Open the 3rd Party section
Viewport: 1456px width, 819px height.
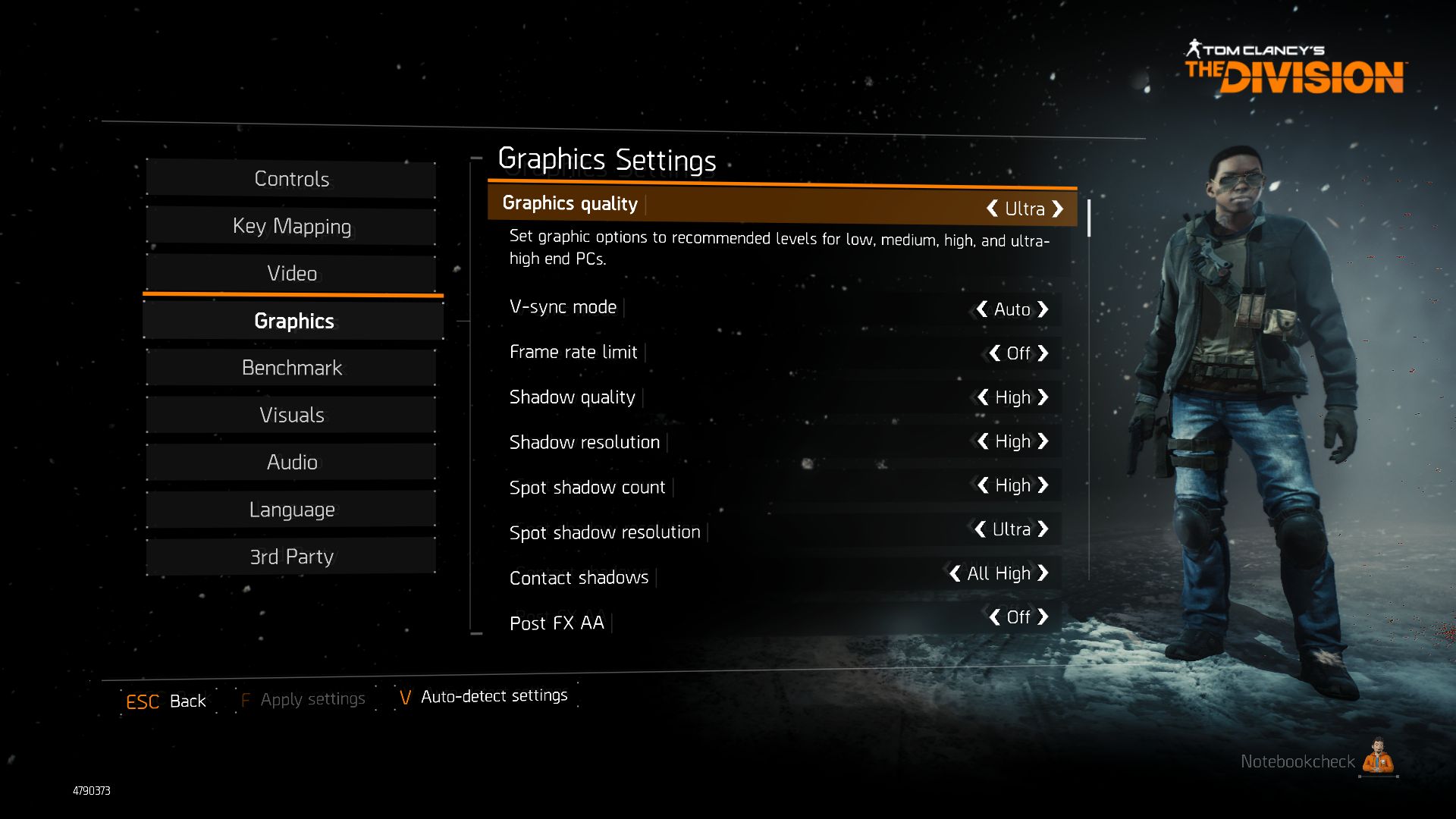(x=291, y=557)
